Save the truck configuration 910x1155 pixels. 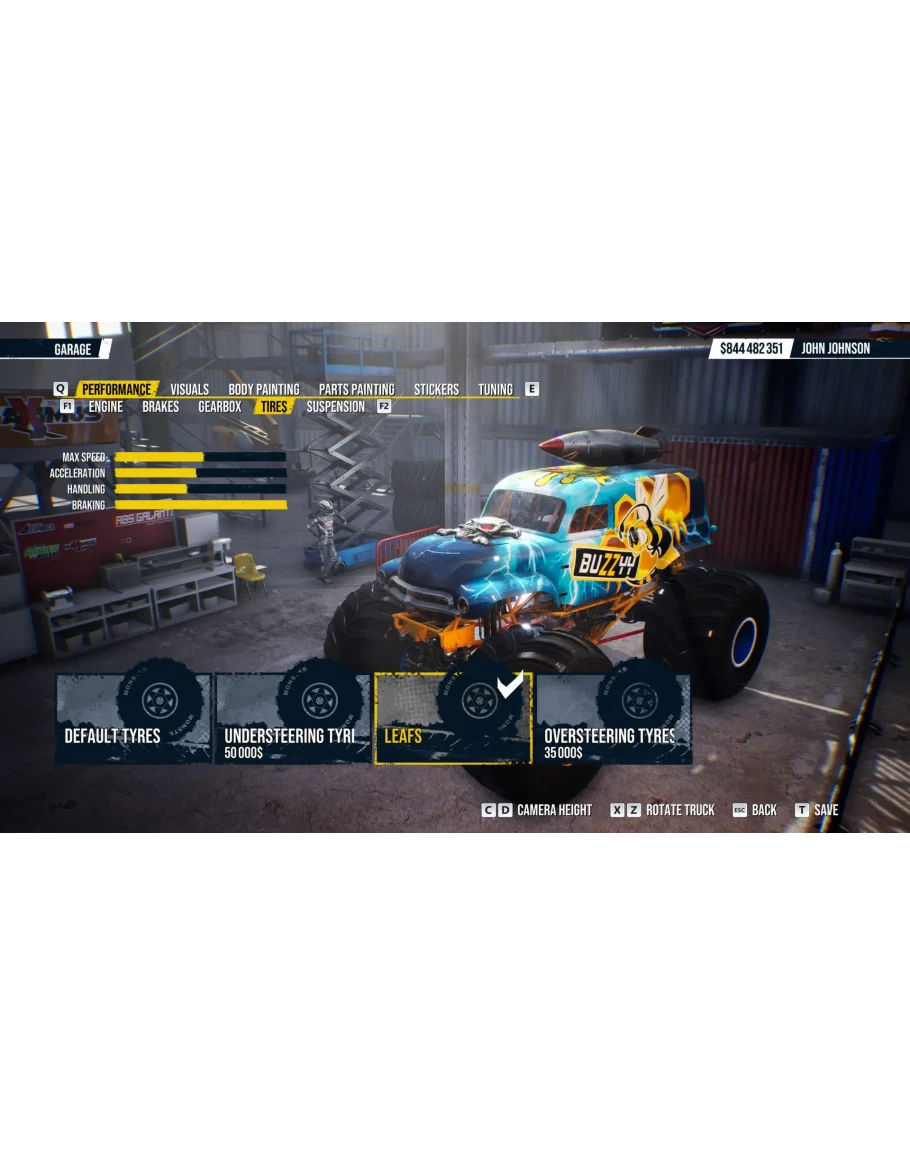tap(817, 810)
